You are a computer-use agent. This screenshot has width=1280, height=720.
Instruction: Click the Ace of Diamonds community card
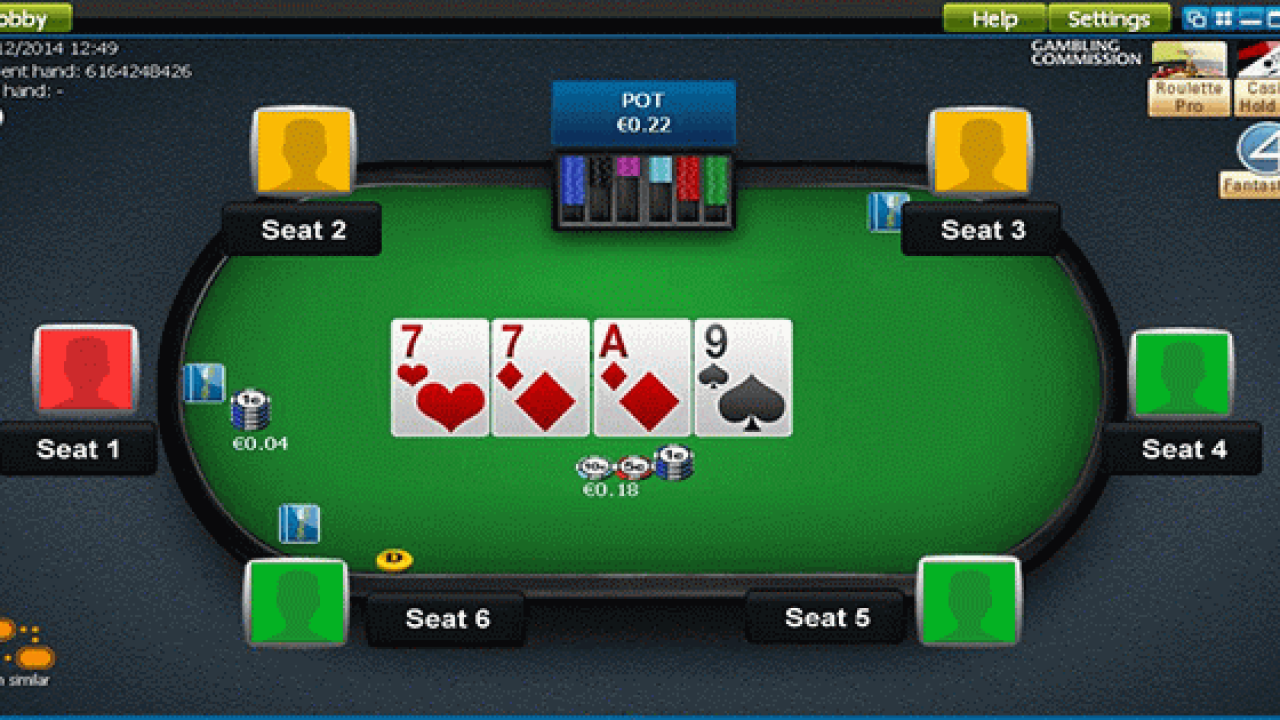641,378
